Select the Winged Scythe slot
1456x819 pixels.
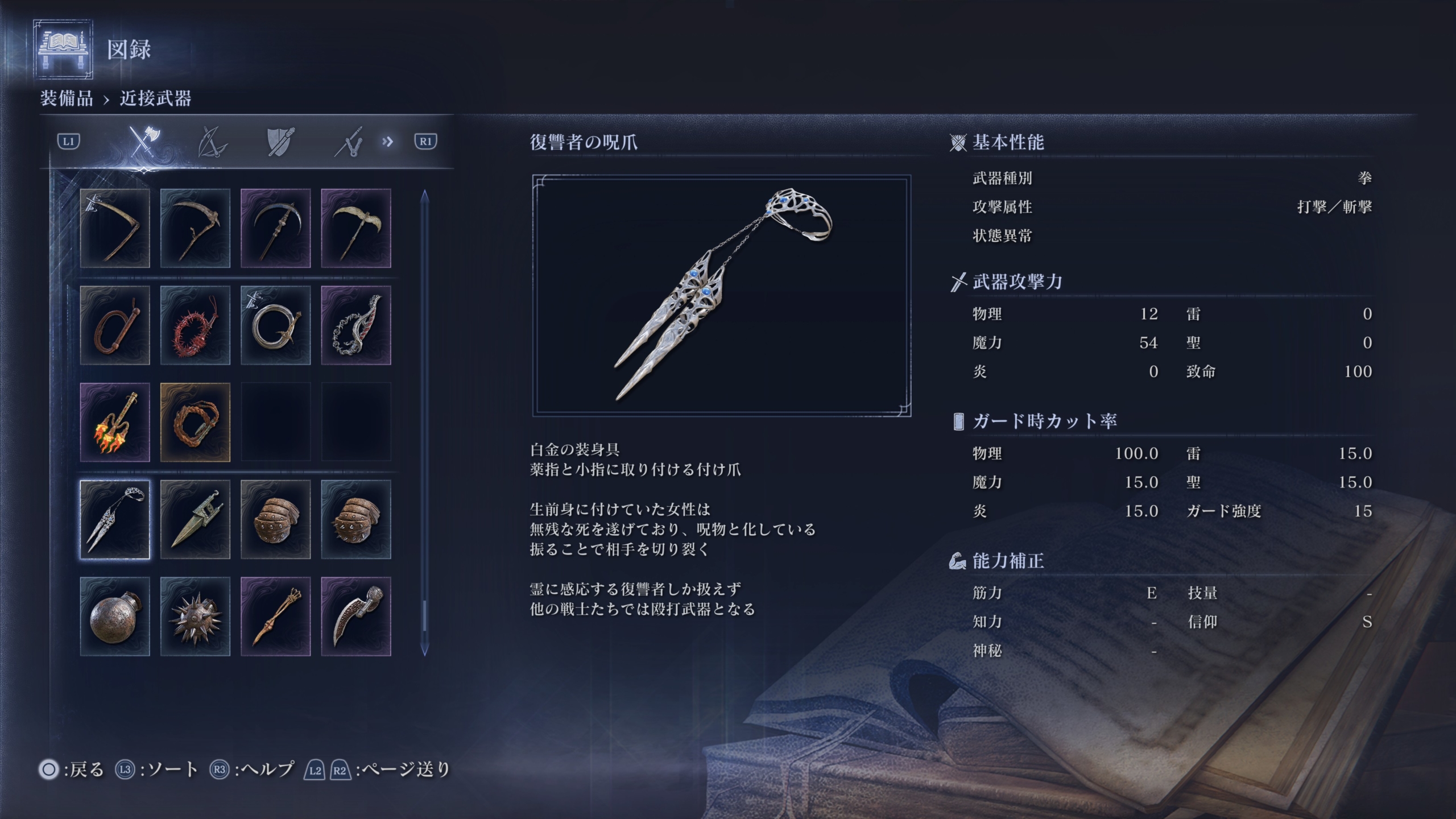356,228
